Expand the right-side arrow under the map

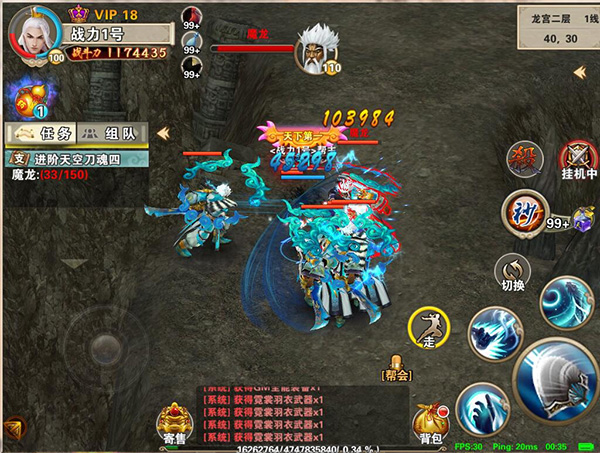pyautogui.click(x=579, y=72)
